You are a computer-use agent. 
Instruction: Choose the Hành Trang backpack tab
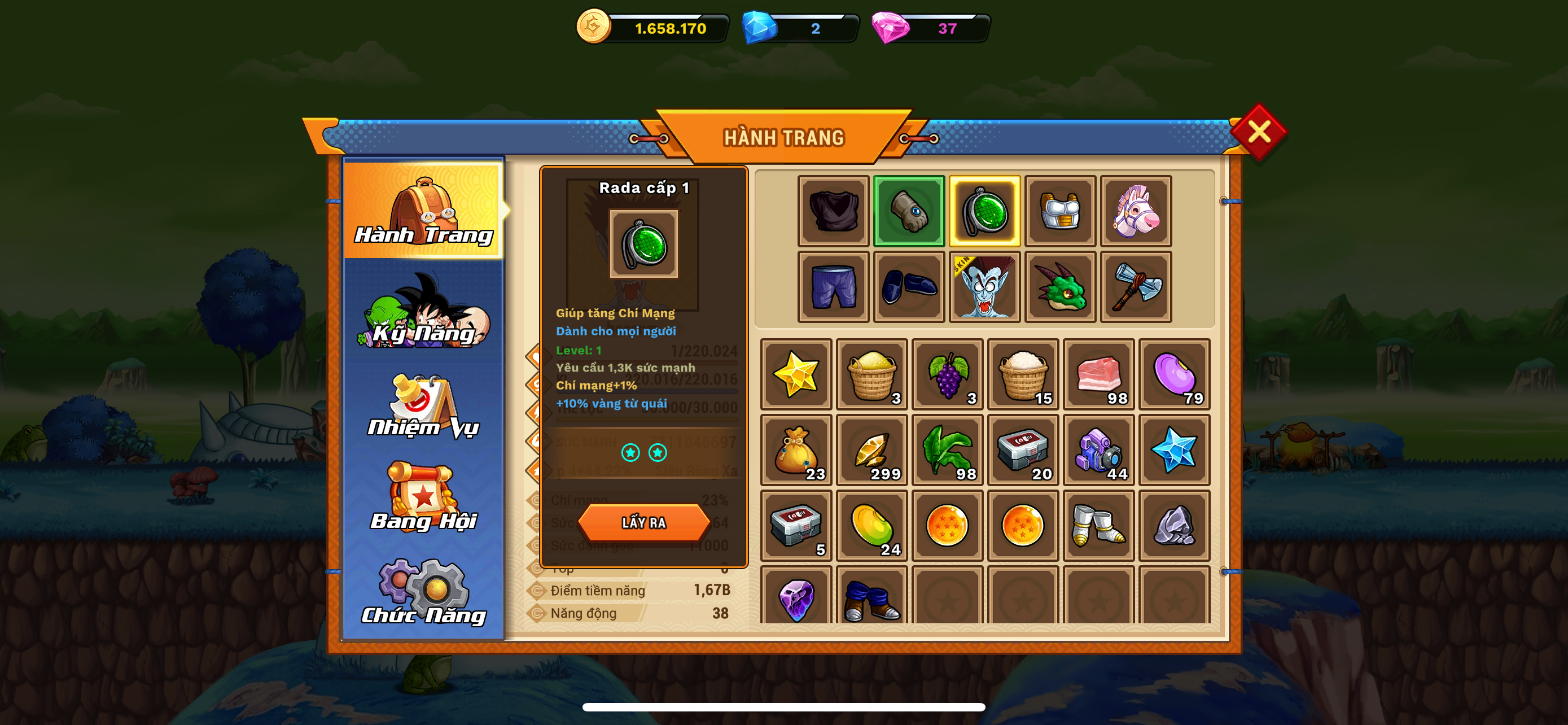tap(424, 210)
